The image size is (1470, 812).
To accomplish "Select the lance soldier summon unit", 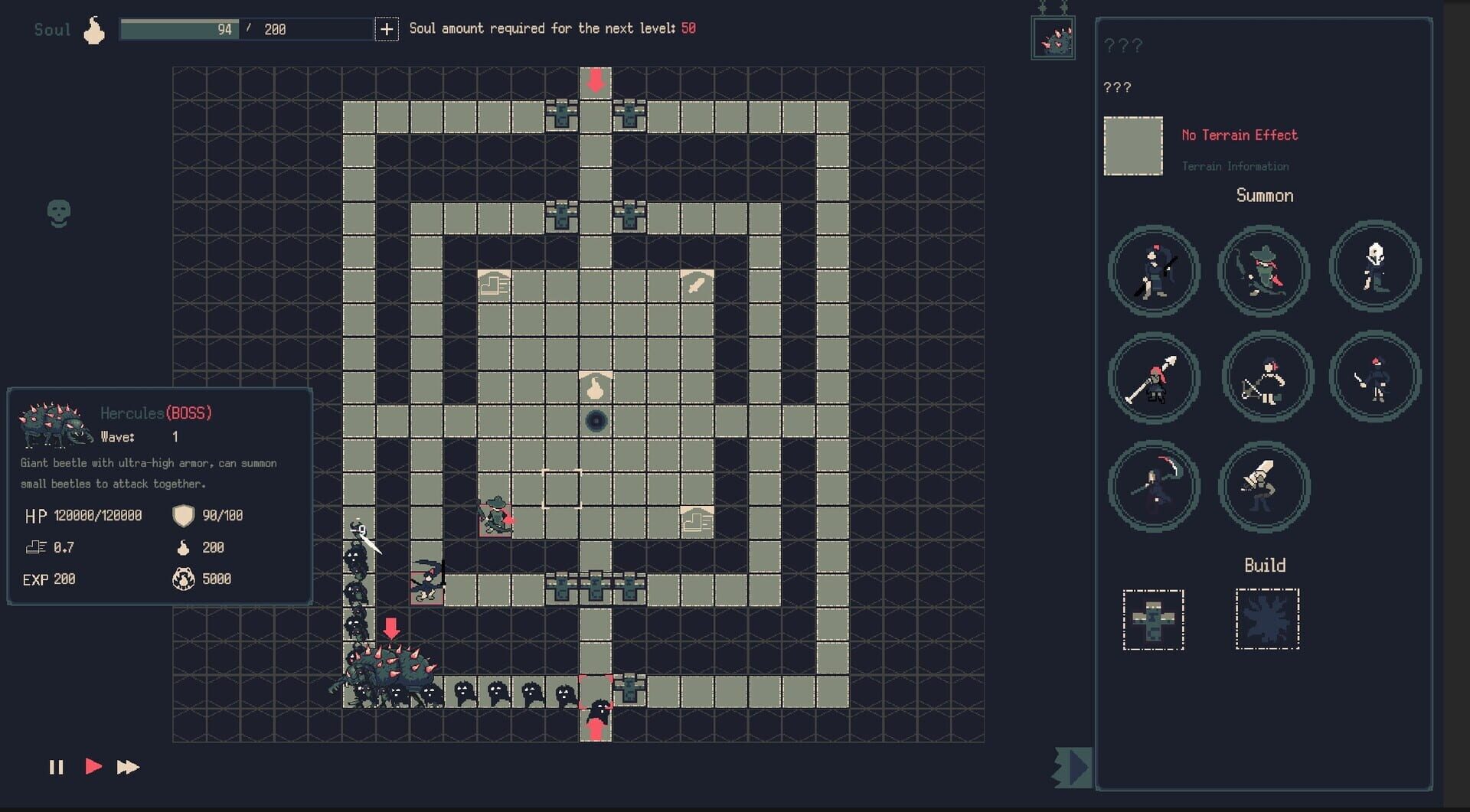I will (1154, 377).
